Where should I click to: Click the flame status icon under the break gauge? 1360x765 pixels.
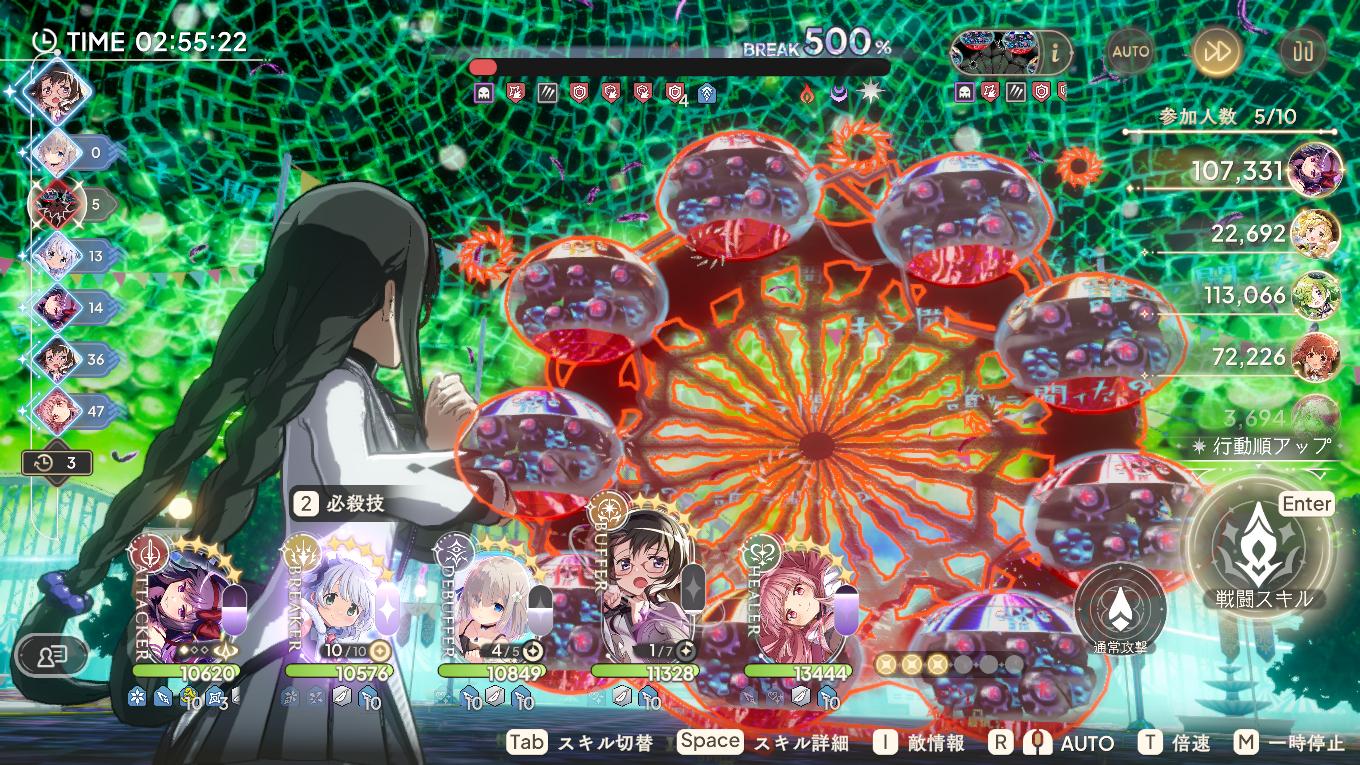point(806,91)
